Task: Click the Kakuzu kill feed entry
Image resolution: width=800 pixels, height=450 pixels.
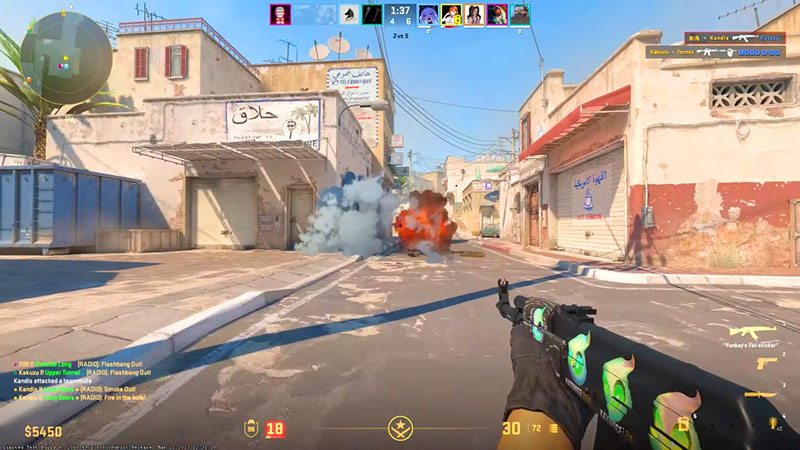Action: (x=715, y=51)
